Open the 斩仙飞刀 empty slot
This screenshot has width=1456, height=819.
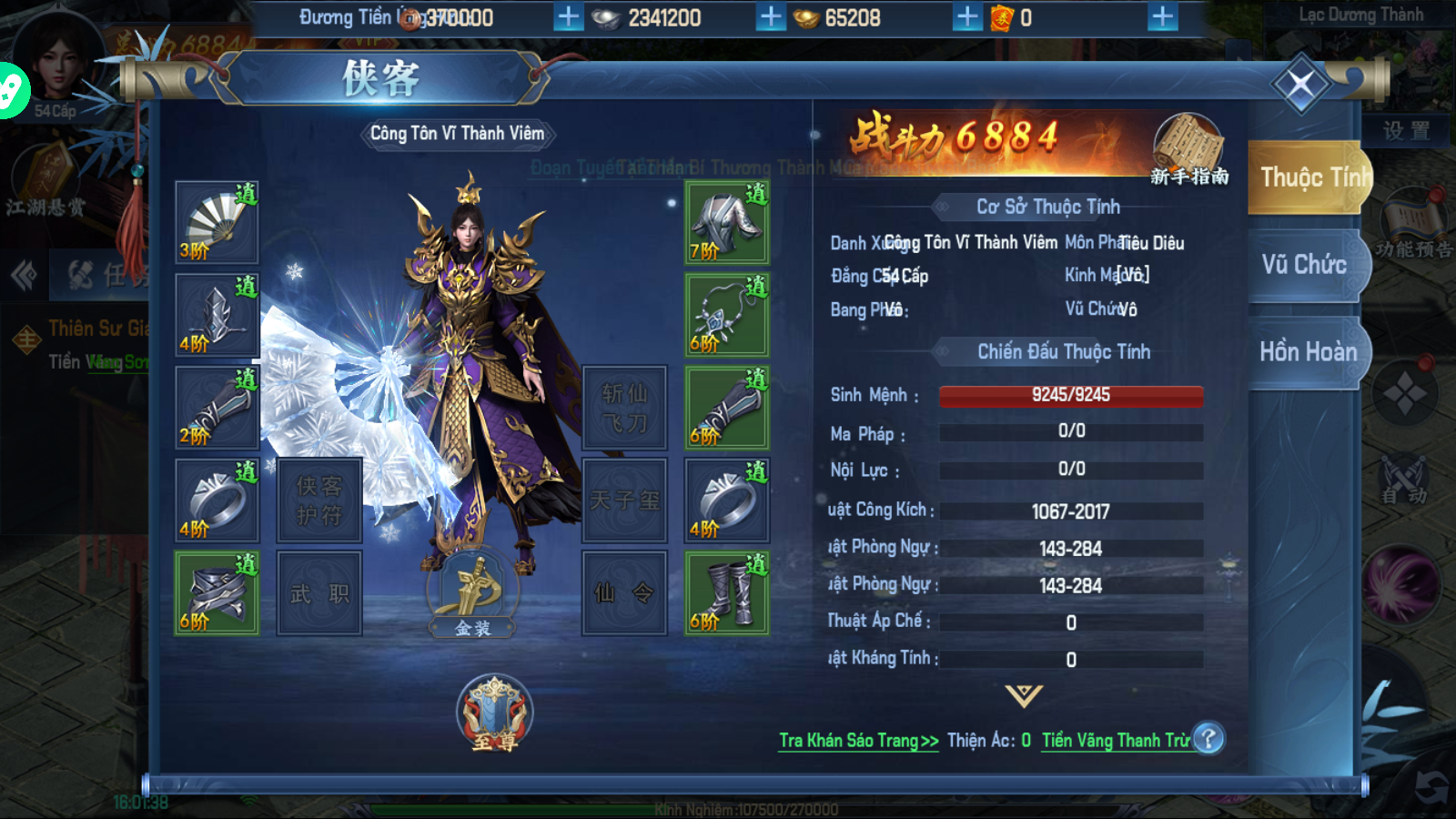[x=624, y=408]
